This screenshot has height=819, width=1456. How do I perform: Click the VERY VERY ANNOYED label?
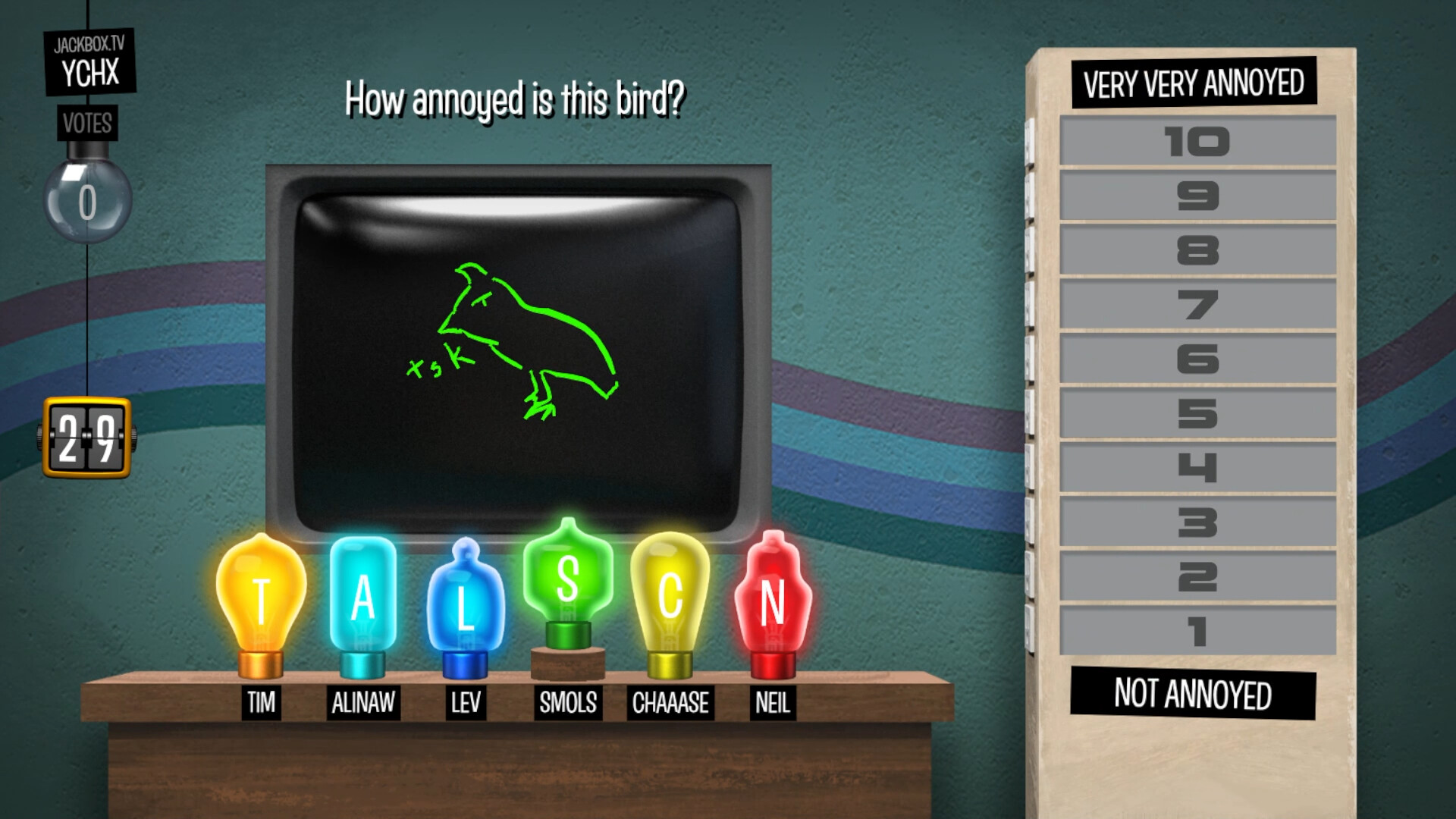pyautogui.click(x=1193, y=83)
